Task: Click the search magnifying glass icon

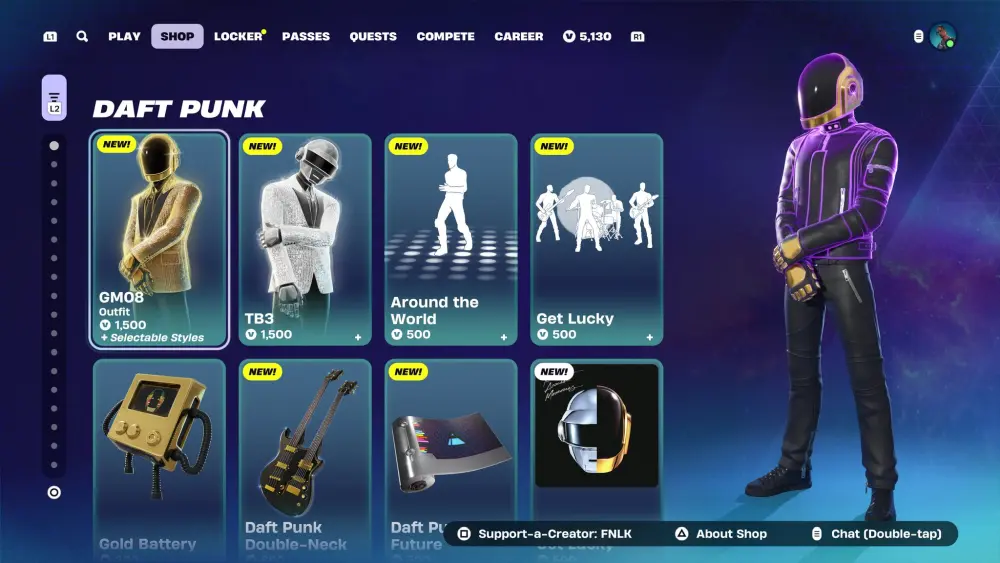Action: pyautogui.click(x=82, y=36)
